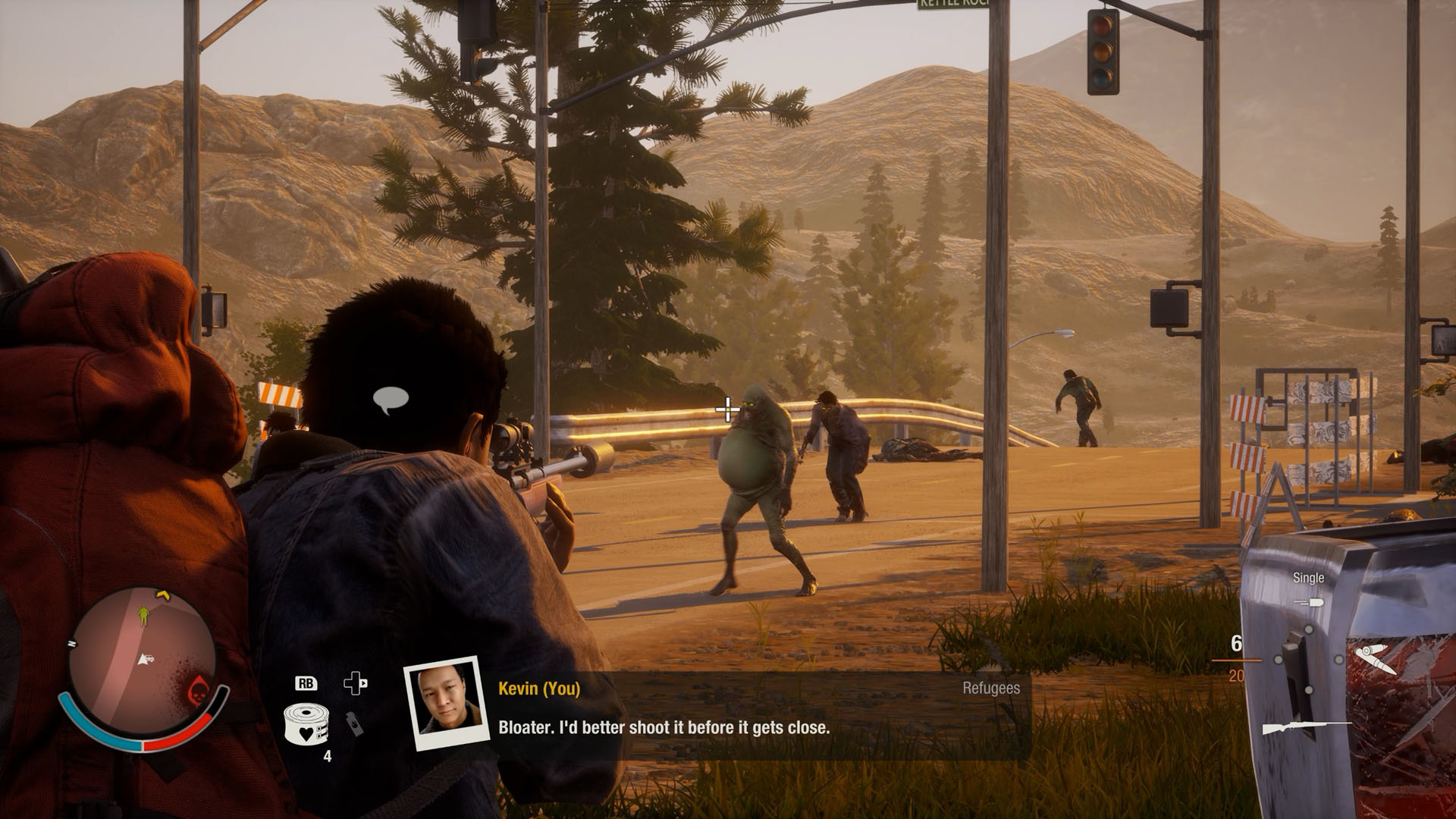Click the N compass marker on the minimap
Image resolution: width=1456 pixels, height=819 pixels.
point(72,643)
